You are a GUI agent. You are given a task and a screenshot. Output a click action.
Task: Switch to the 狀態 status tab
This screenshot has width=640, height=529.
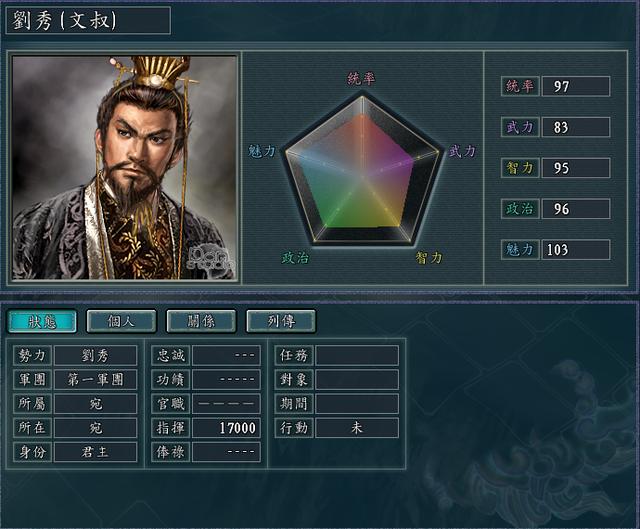pos(42,321)
